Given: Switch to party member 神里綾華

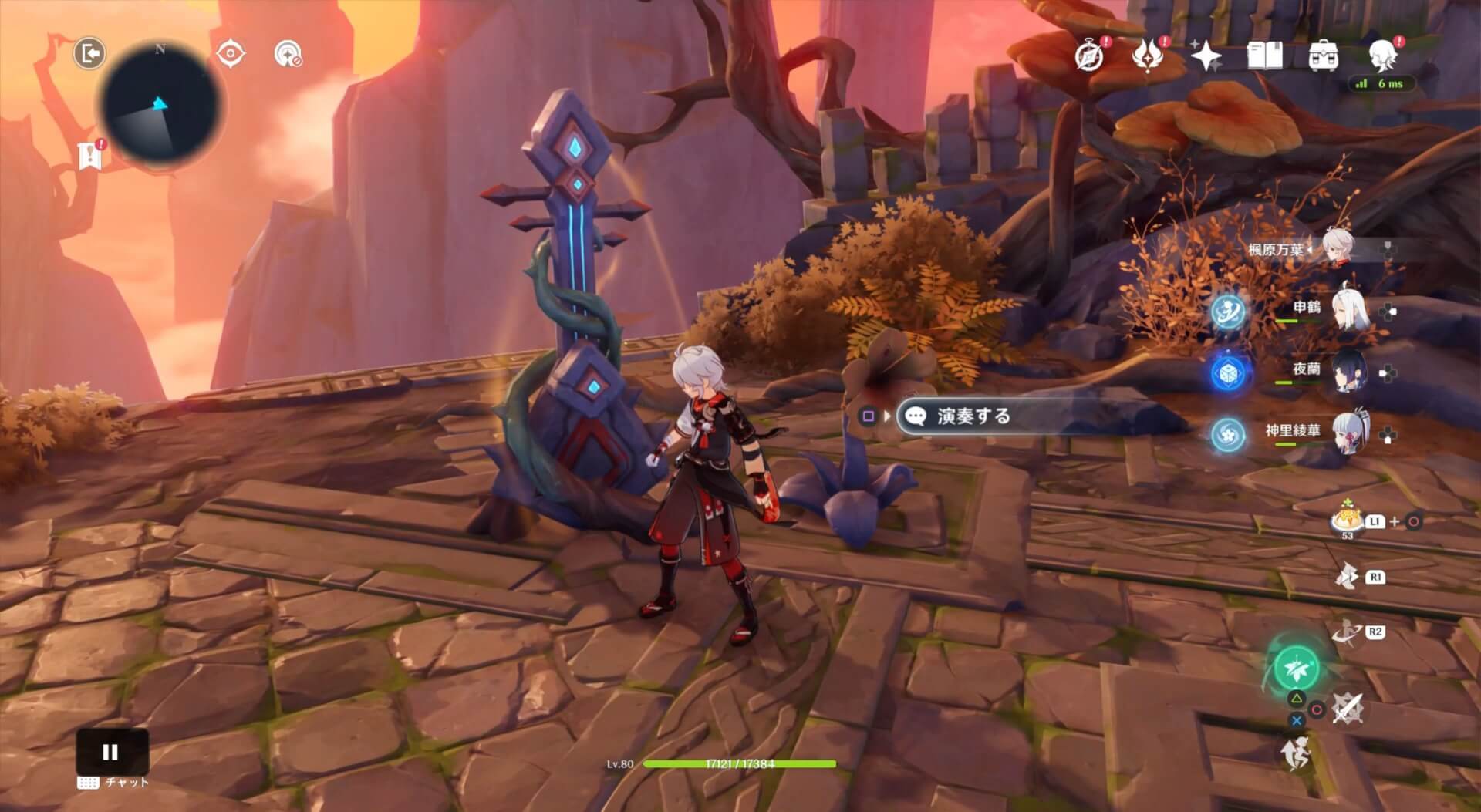Looking at the screenshot, I should (x=1350, y=433).
